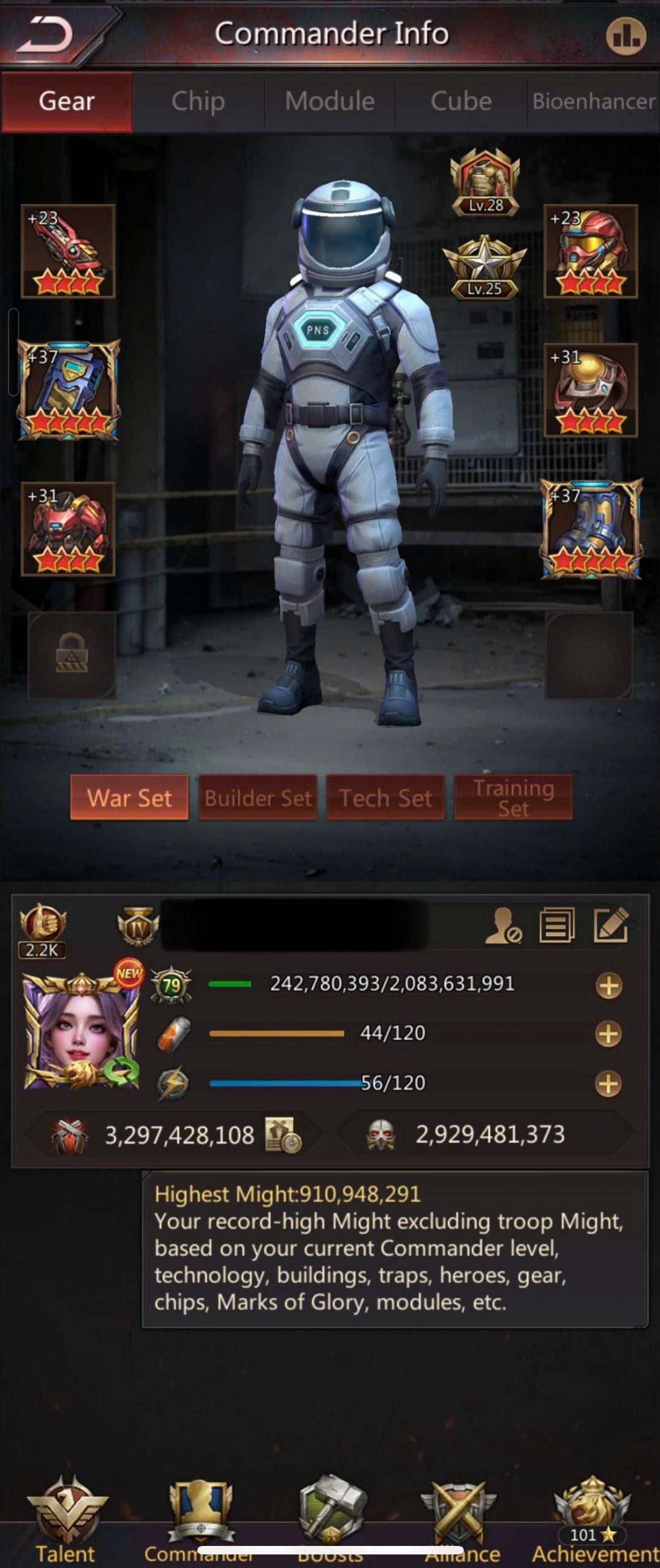Open the Module tab
This screenshot has height=1568, width=660.
(x=330, y=102)
